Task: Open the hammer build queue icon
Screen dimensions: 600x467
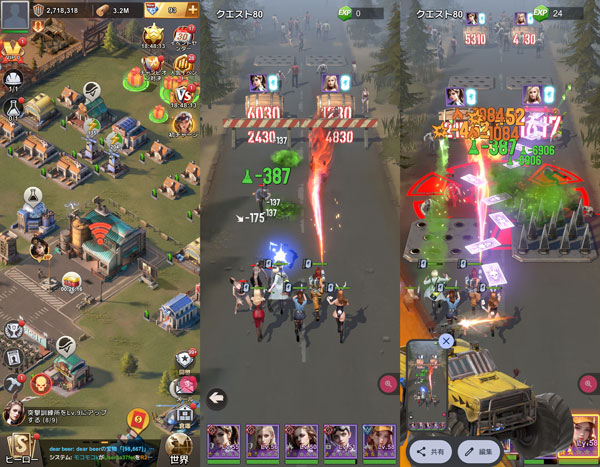Action: [12, 384]
